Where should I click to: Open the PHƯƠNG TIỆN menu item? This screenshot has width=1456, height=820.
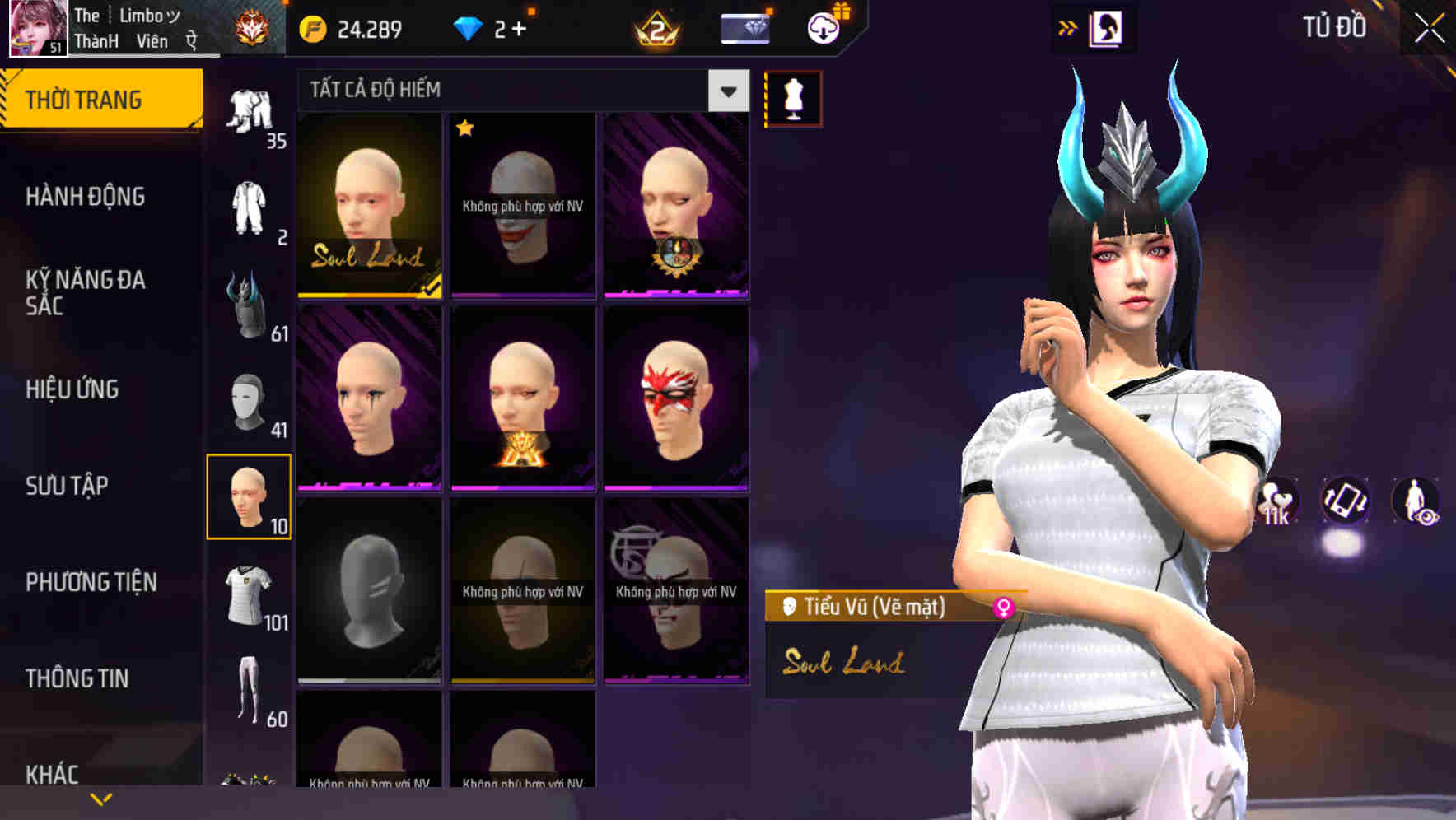(91, 581)
